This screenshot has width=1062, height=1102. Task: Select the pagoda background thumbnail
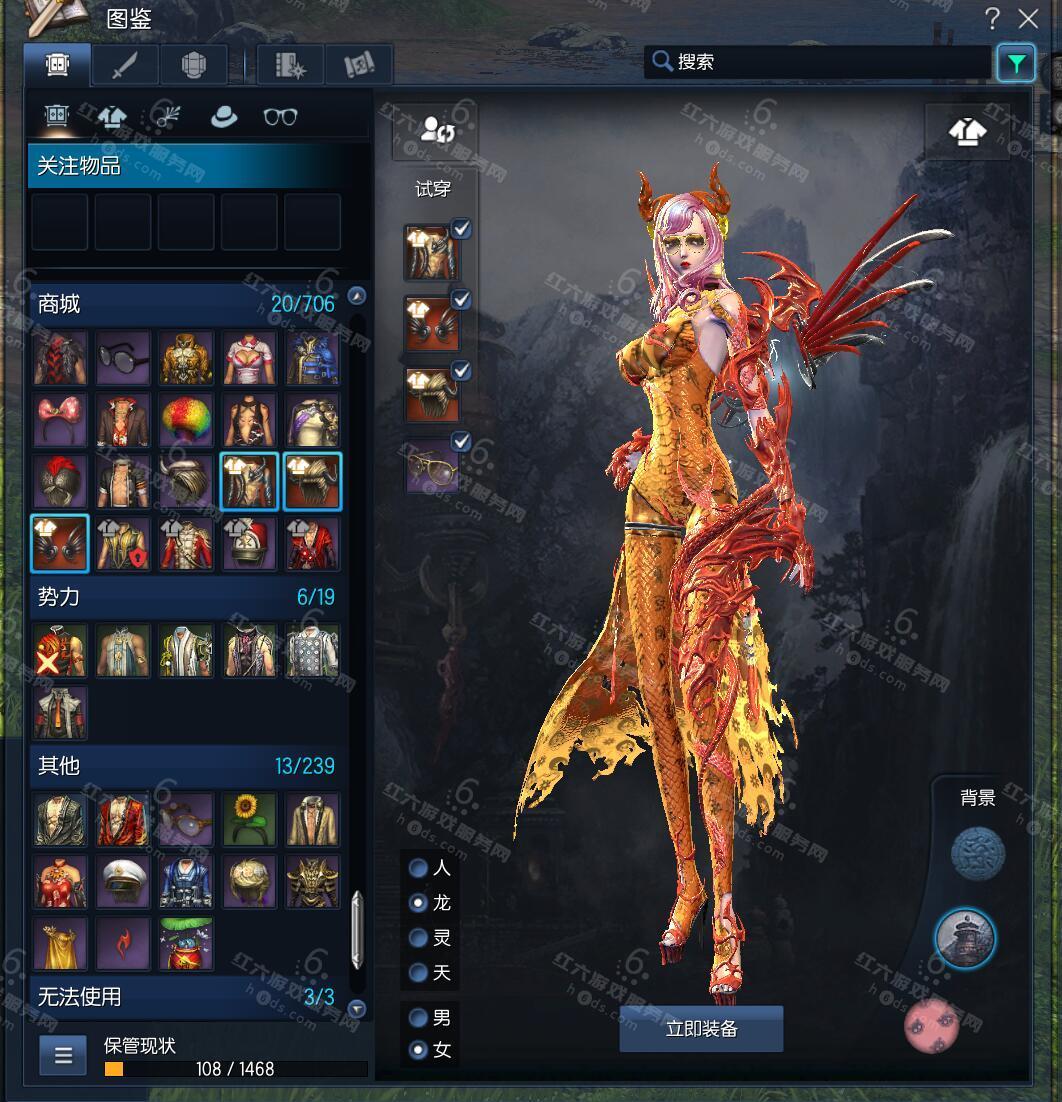point(965,938)
